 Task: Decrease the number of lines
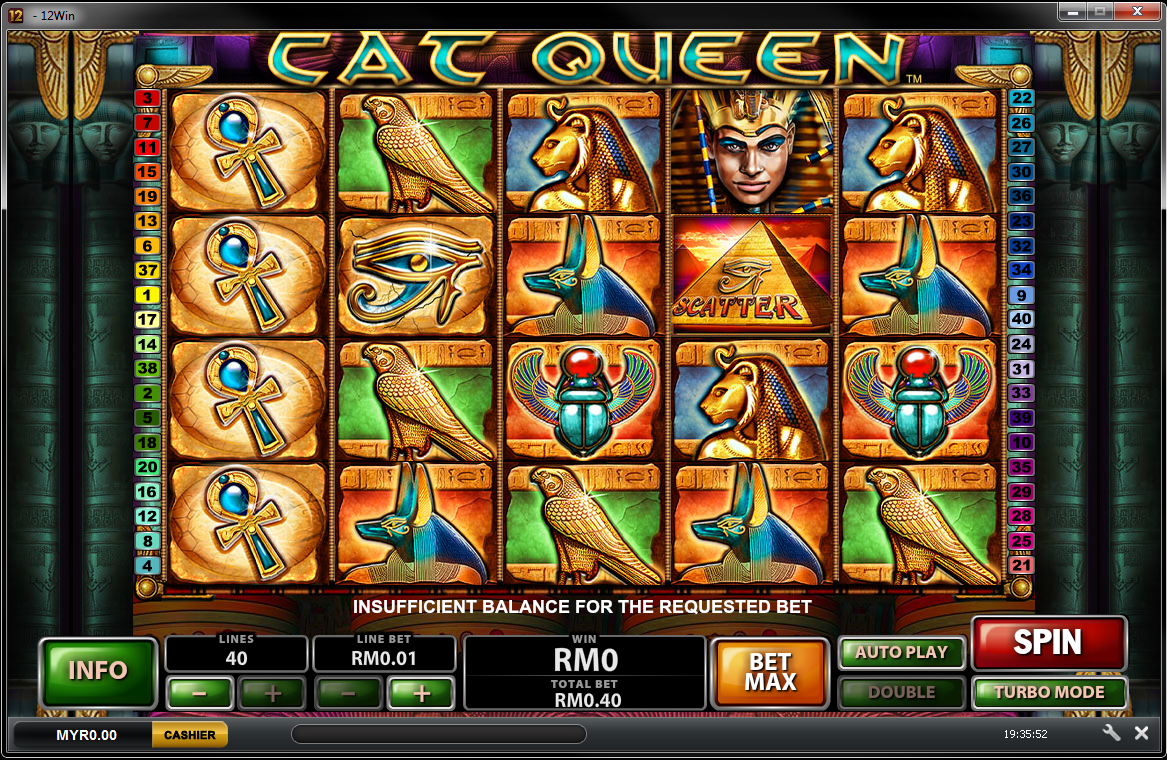[200, 692]
